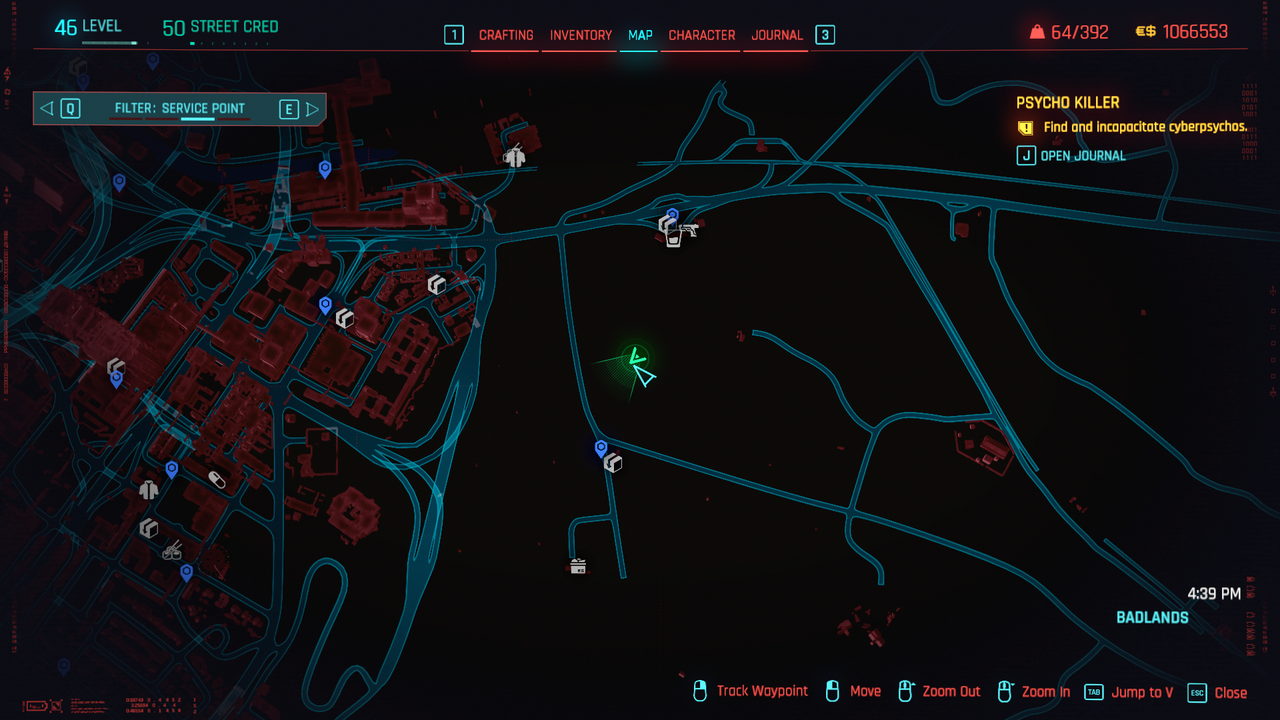Click the Service Point filter label
Image resolution: width=1280 pixels, height=720 pixels.
click(x=180, y=109)
